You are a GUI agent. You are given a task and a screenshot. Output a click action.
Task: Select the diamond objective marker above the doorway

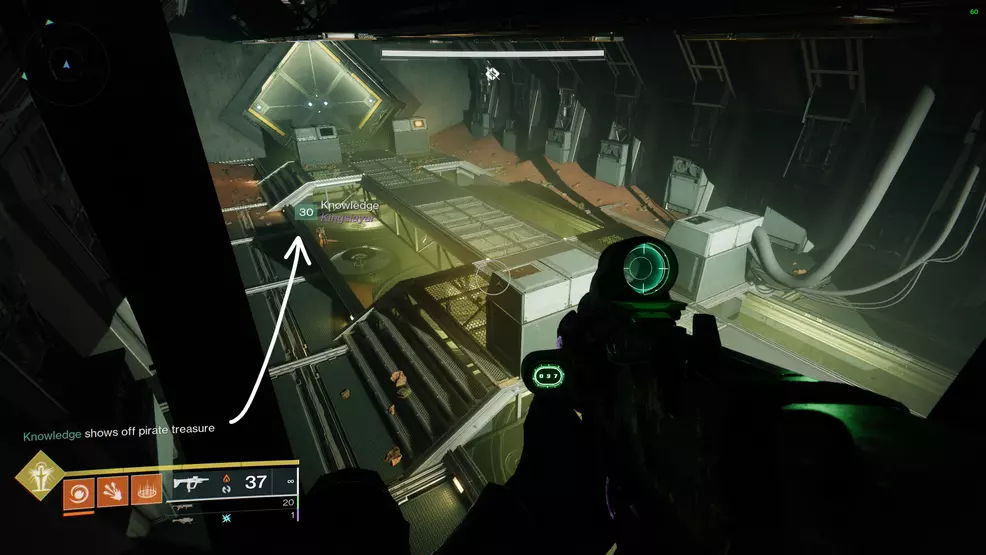pos(492,73)
